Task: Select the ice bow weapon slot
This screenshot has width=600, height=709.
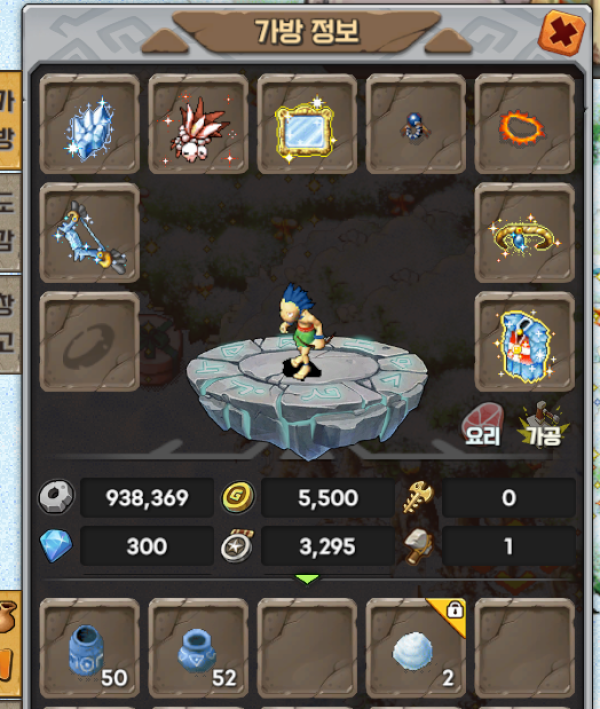Action: point(89,233)
